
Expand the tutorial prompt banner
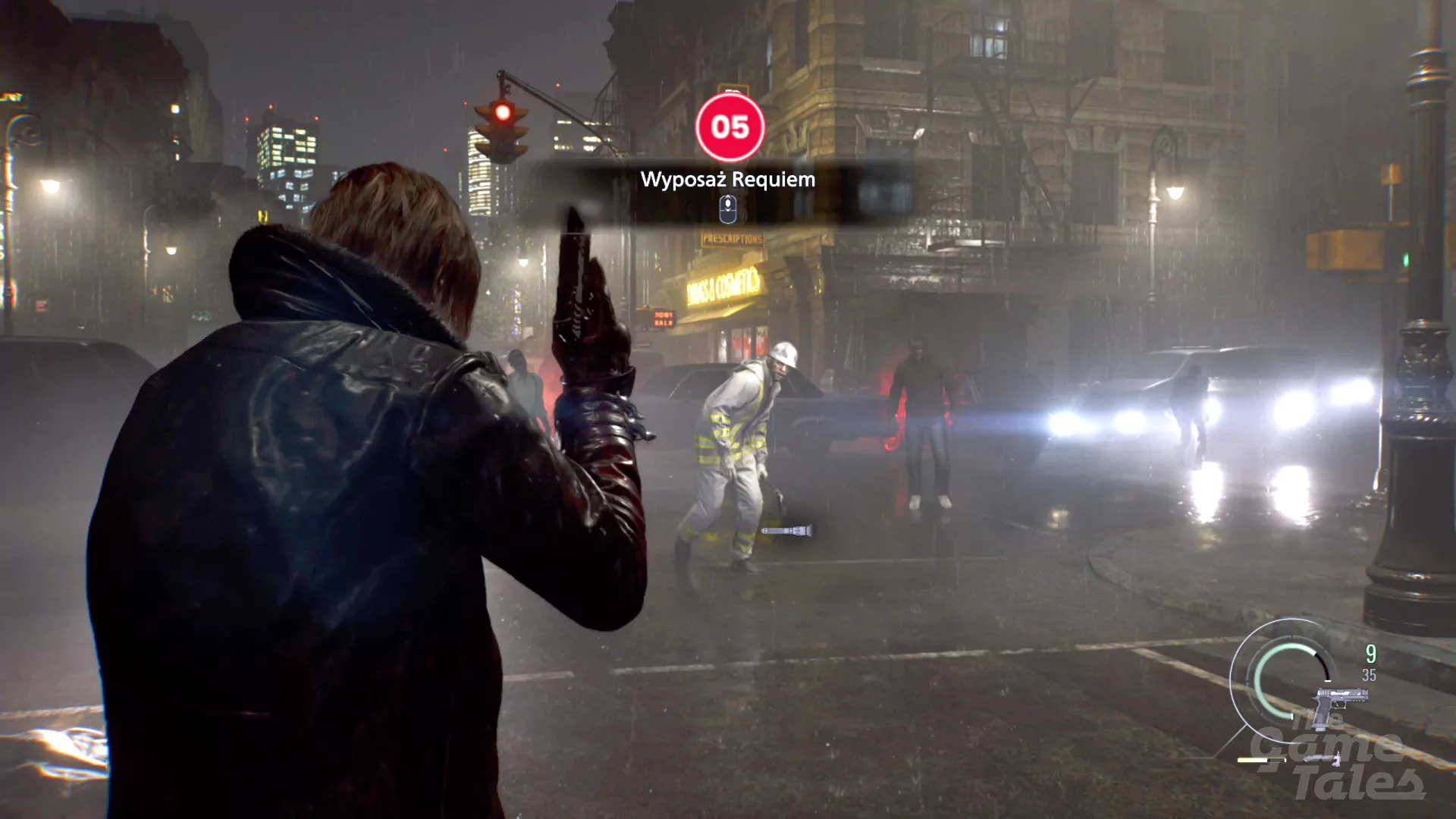(x=726, y=190)
